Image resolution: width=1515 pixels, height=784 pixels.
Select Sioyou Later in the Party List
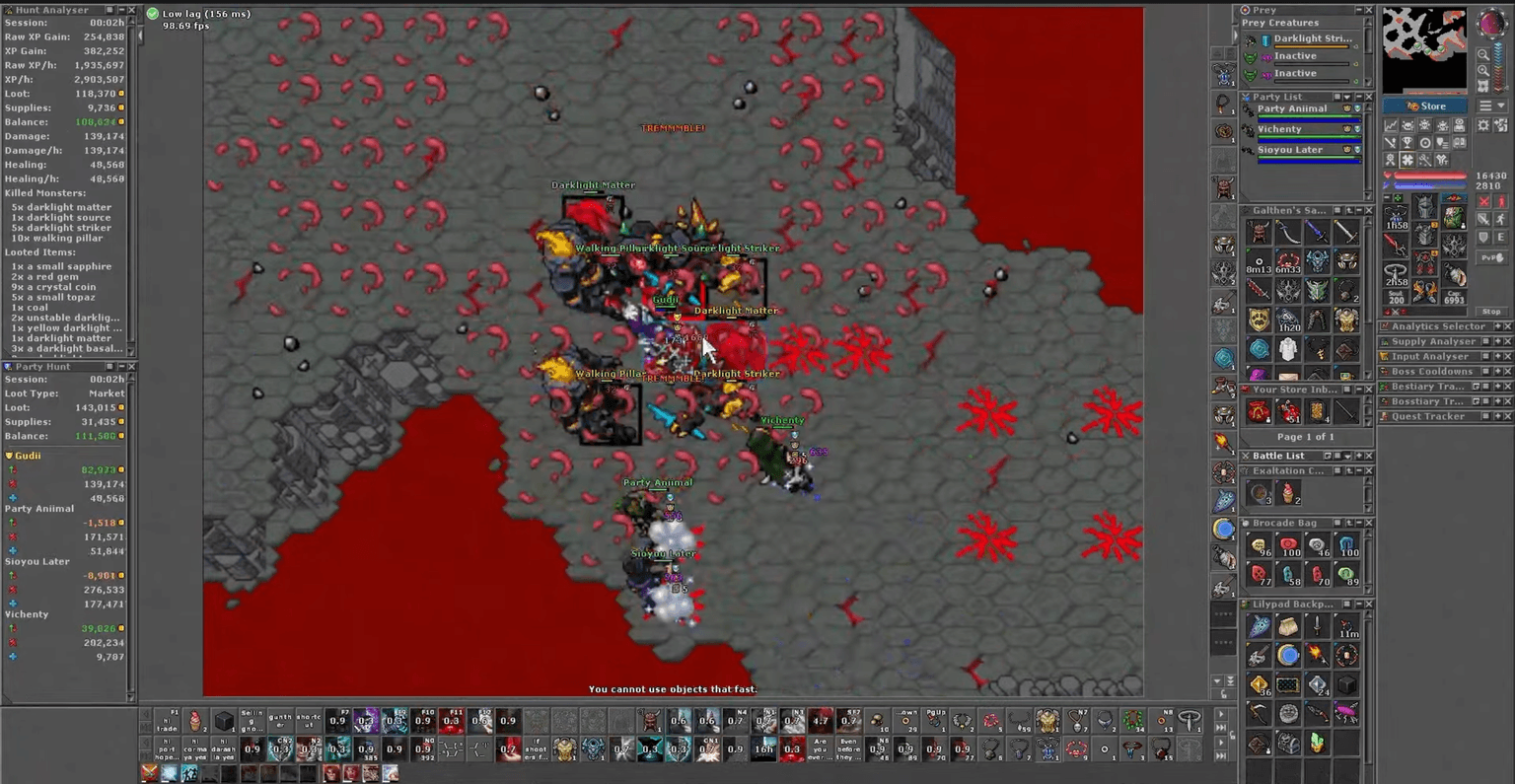[1289, 150]
